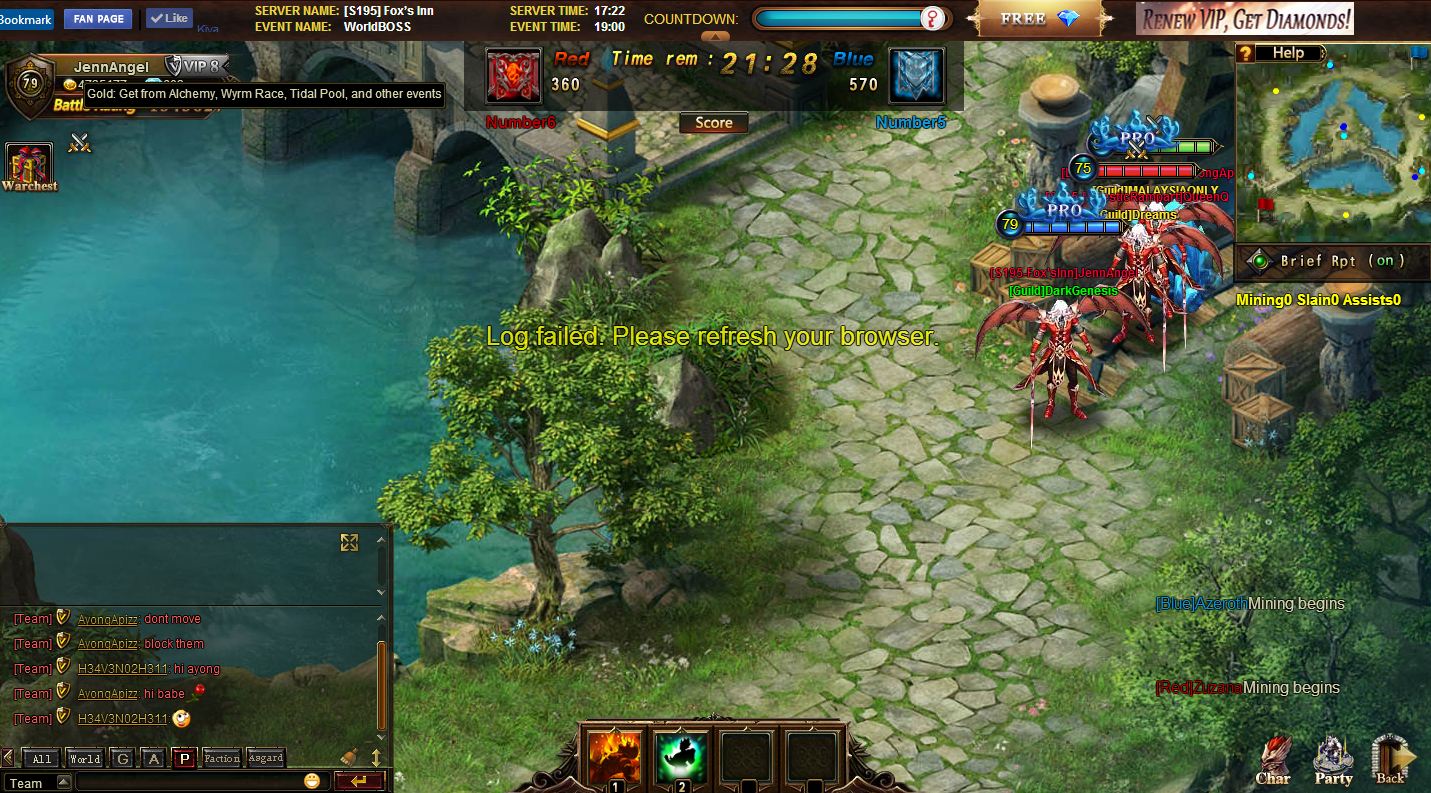Open the chat emoji picker
Image resolution: width=1431 pixels, height=793 pixels.
312,781
